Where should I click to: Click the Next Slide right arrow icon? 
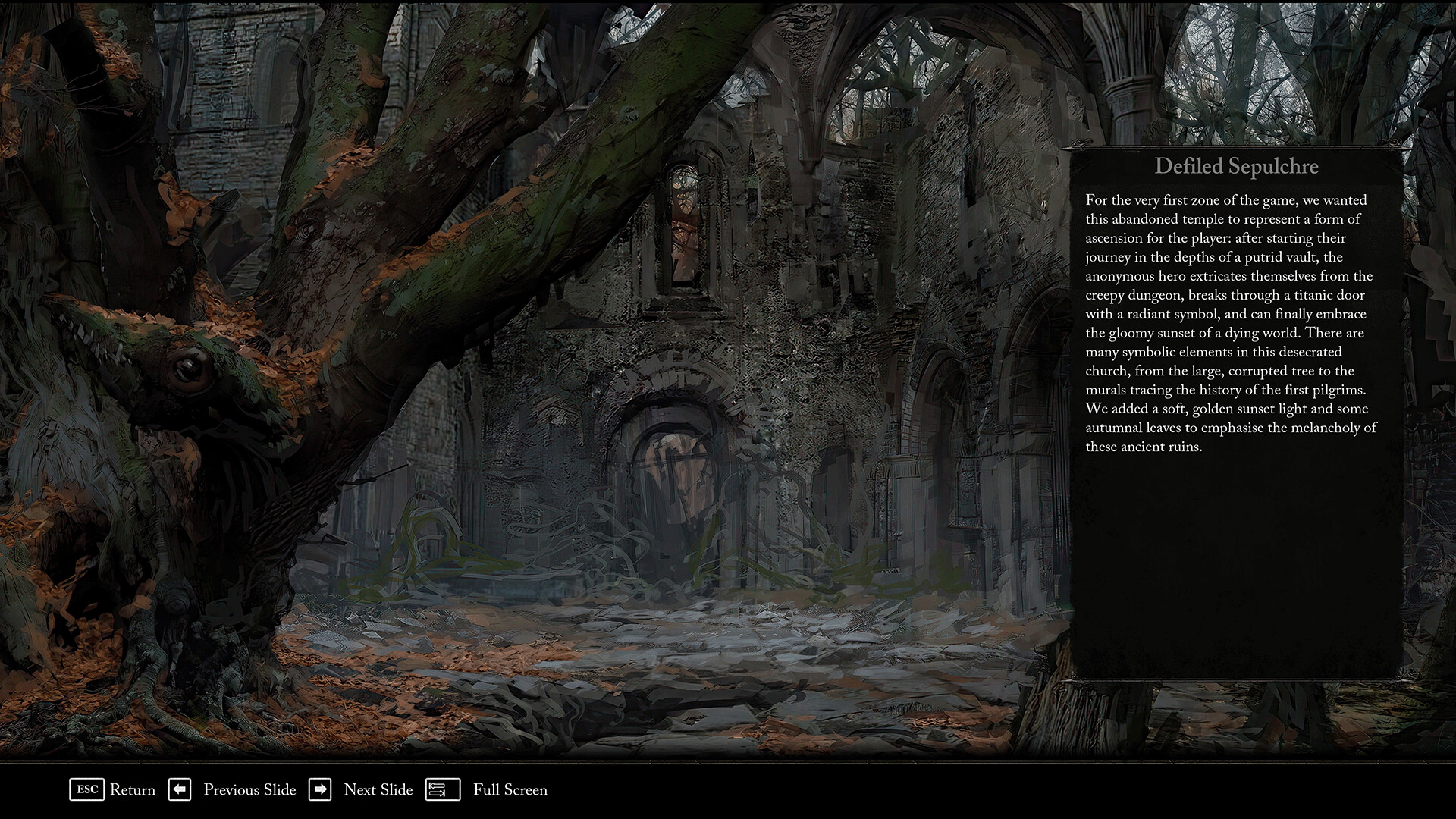322,790
